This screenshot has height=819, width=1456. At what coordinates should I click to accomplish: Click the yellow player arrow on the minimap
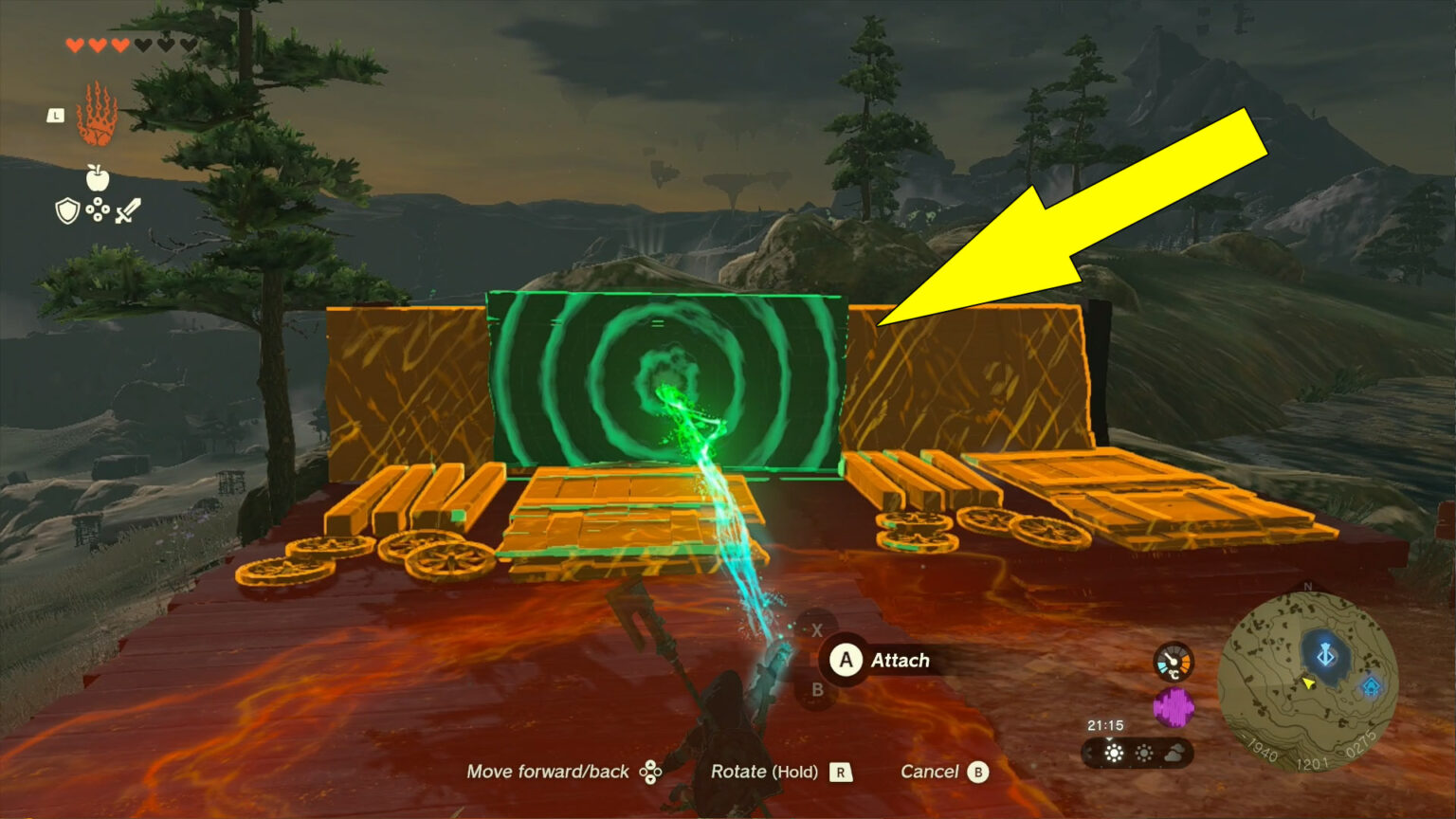tap(1308, 684)
